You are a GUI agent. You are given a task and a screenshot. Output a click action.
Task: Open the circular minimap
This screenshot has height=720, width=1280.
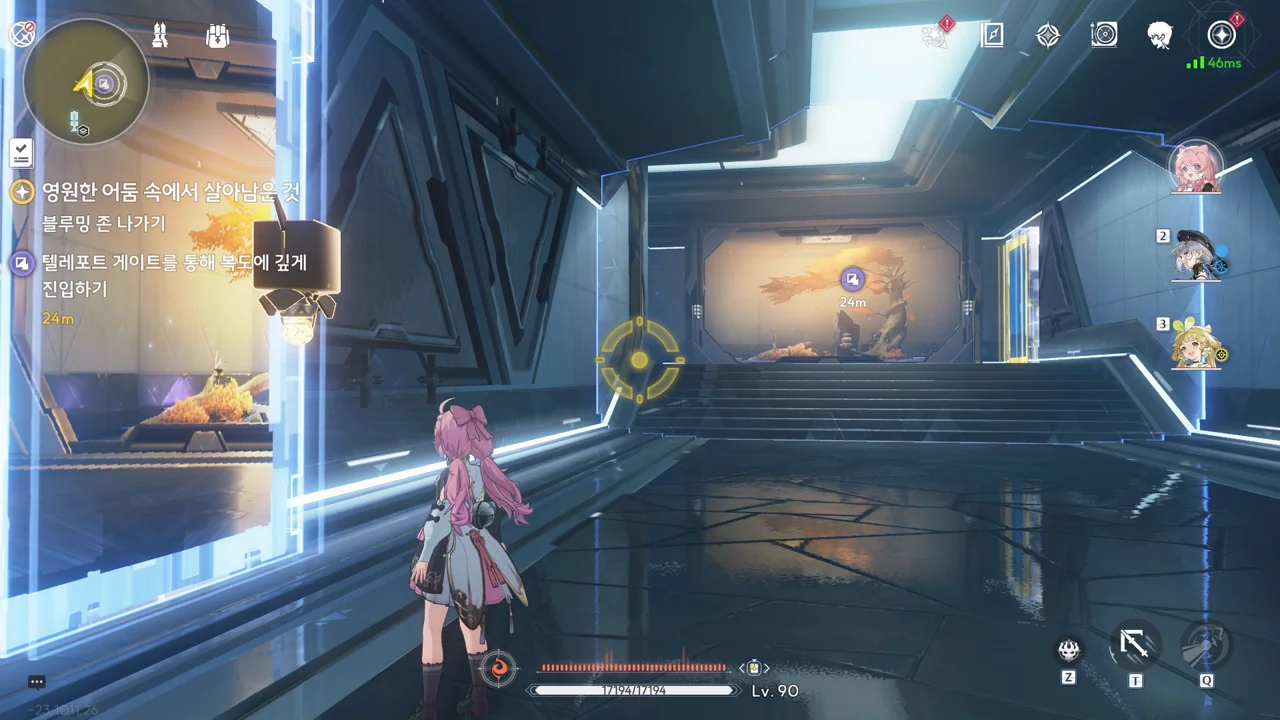tap(86, 81)
